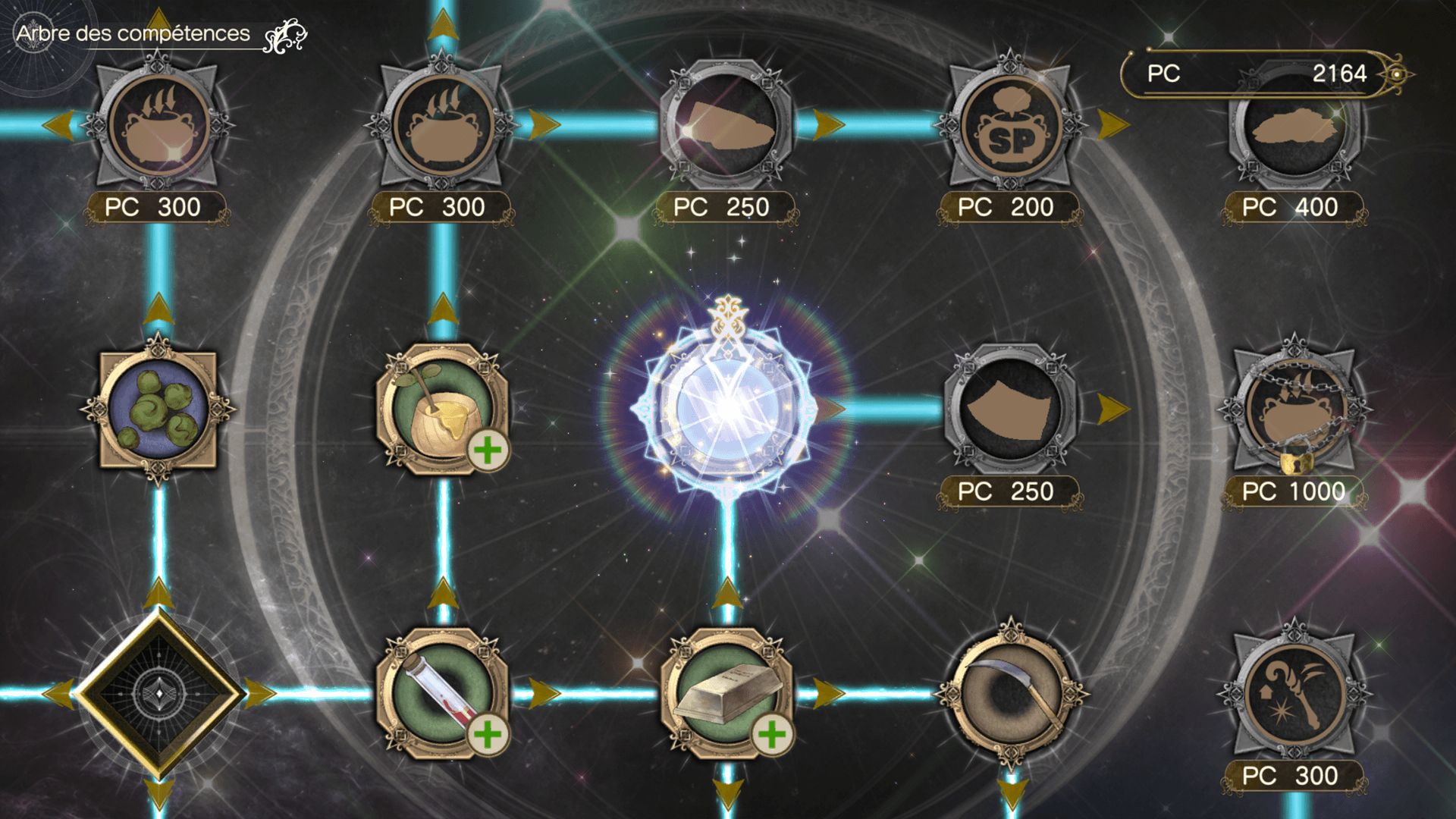Select the staff skill costing PC 300
Screen dimensions: 1456x819
pyautogui.click(x=1295, y=694)
